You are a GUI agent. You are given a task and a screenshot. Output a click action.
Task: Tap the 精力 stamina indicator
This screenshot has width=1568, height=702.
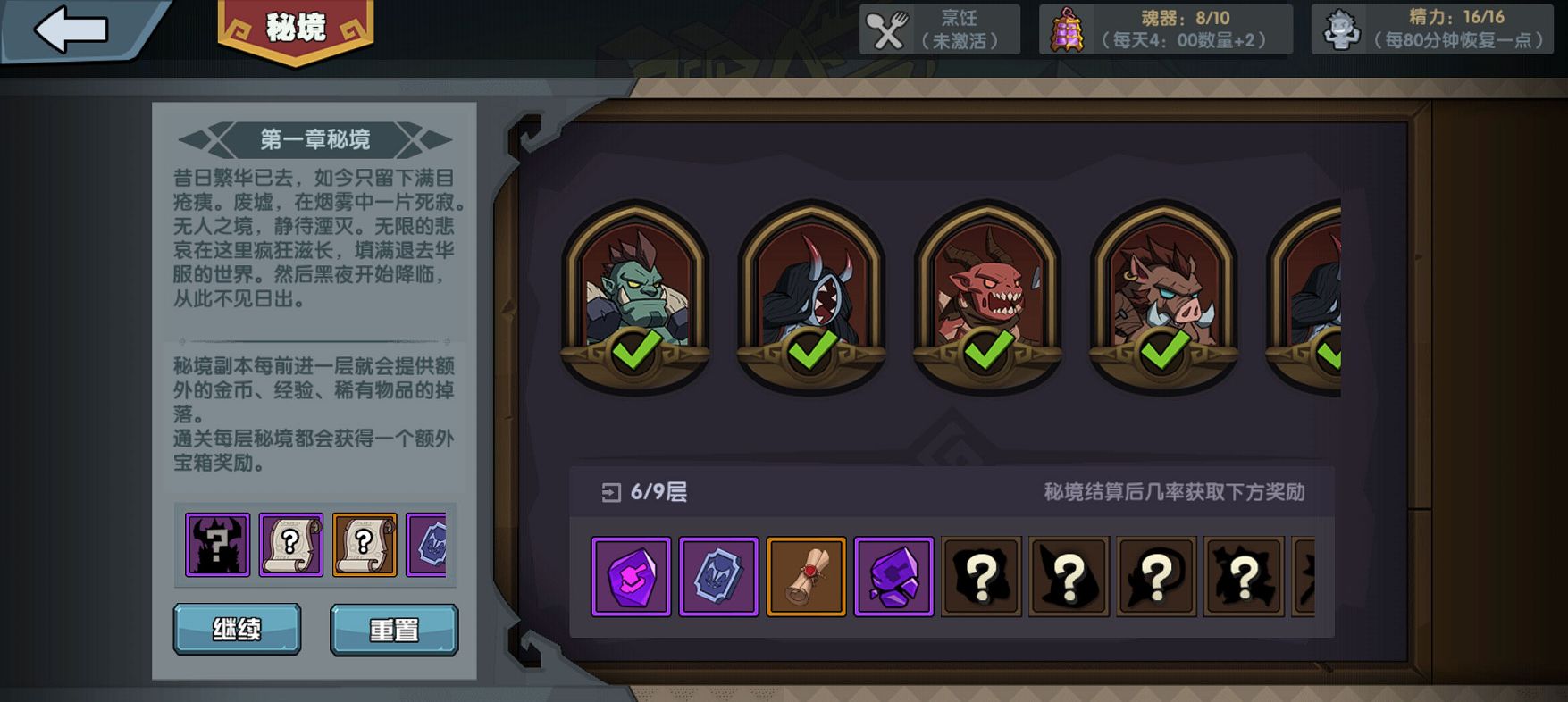1432,29
